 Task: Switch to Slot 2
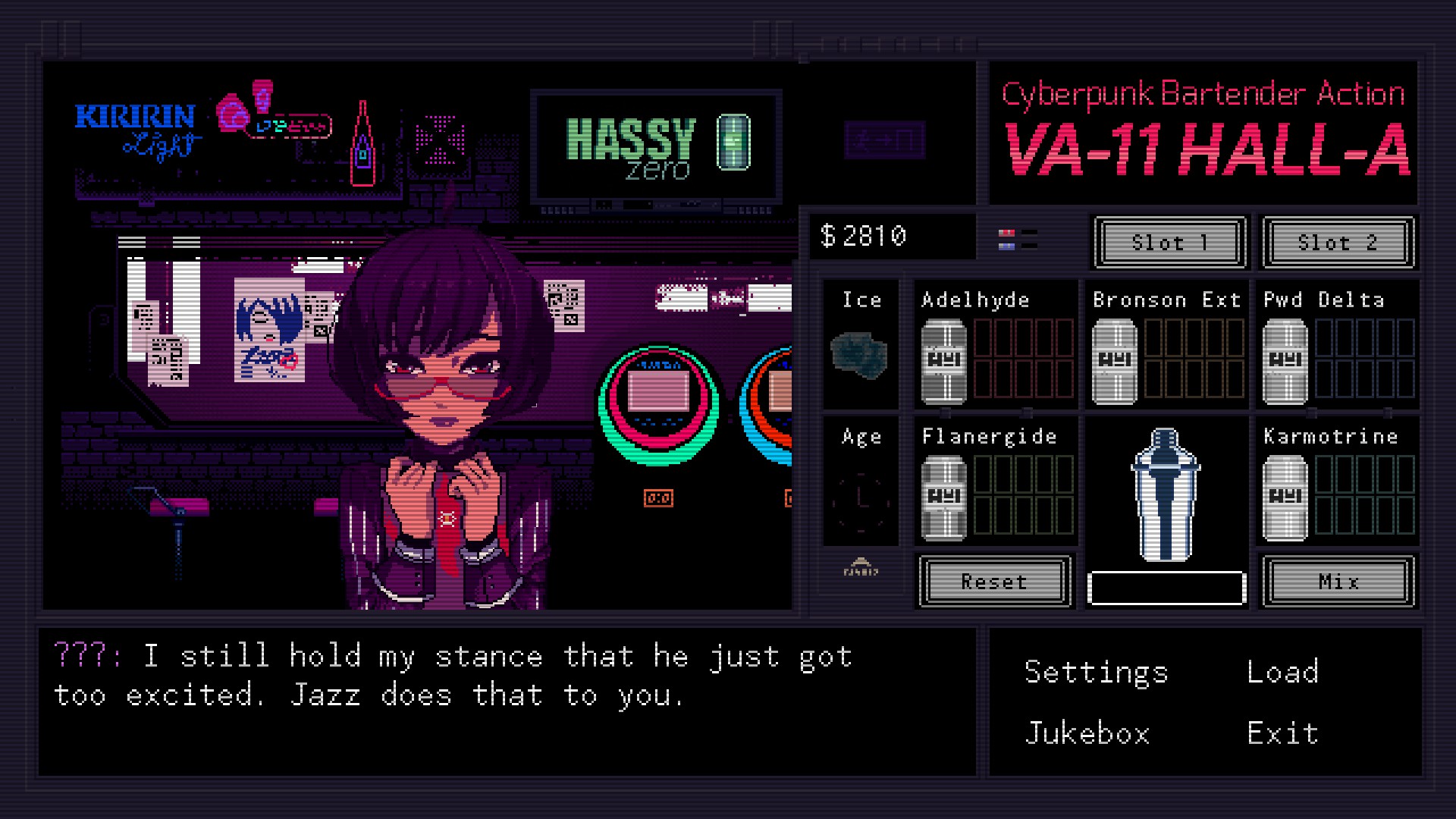(x=1338, y=243)
